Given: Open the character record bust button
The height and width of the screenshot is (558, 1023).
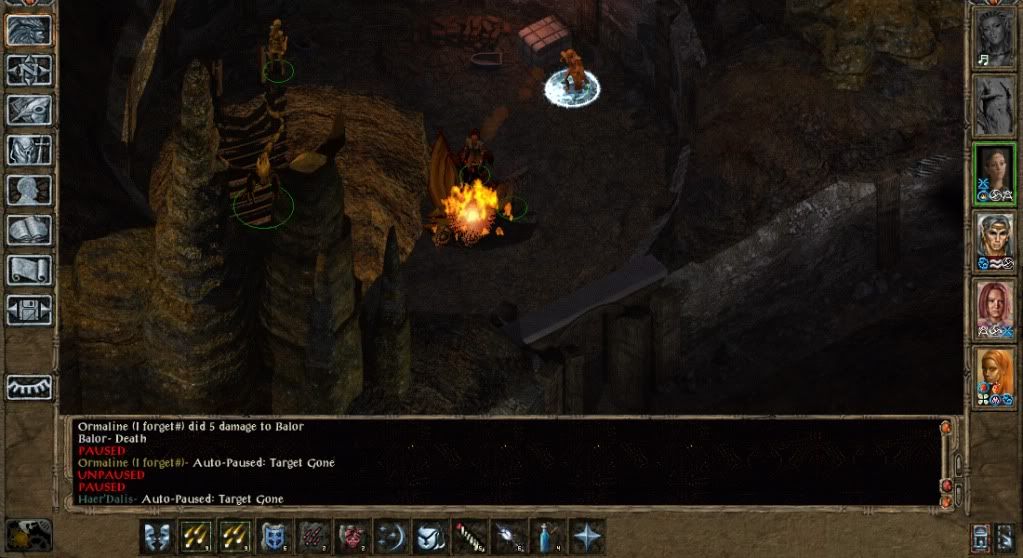Looking at the screenshot, I should pos(29,190).
